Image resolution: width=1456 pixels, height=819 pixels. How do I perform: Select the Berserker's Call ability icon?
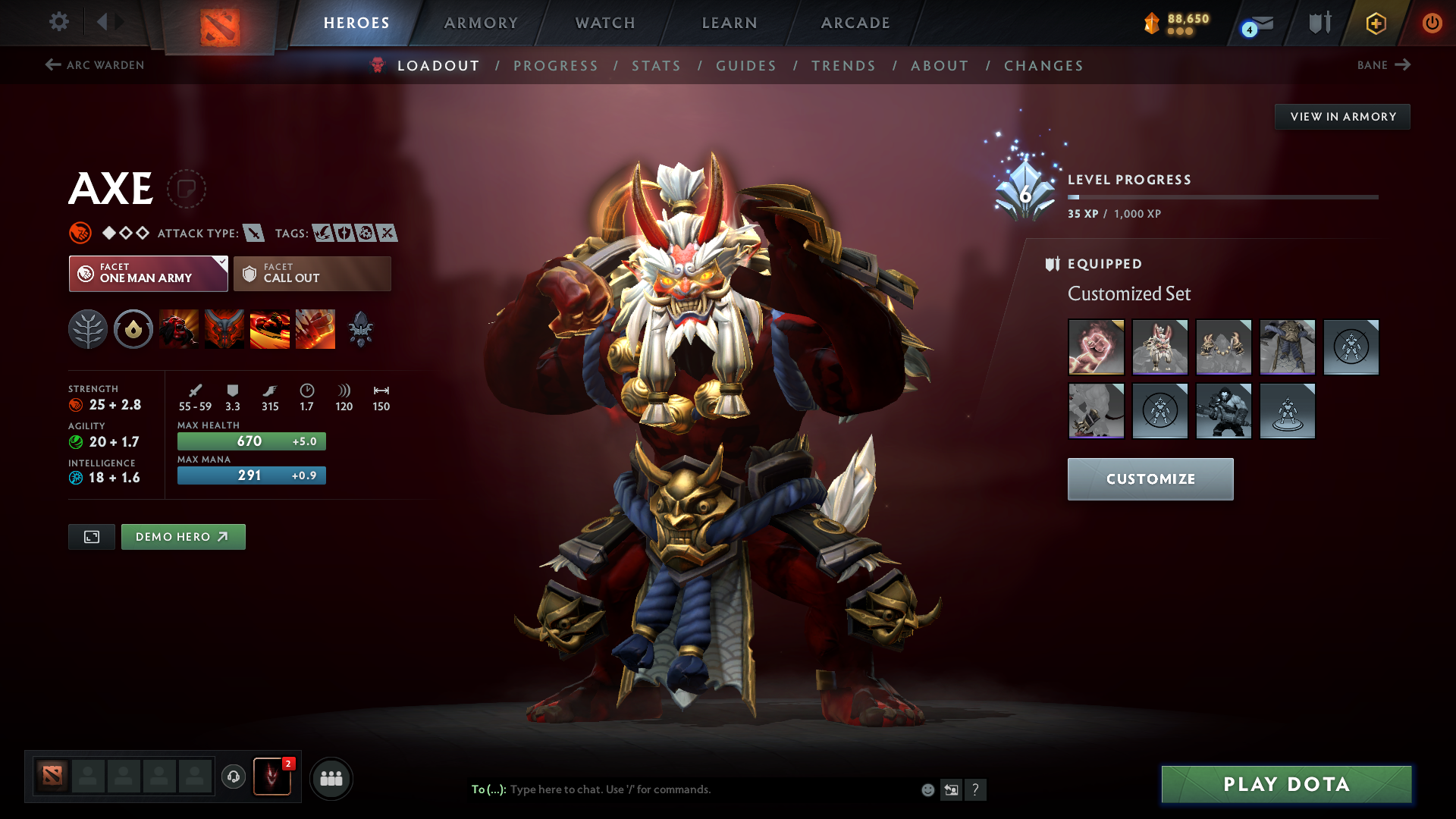(x=179, y=329)
